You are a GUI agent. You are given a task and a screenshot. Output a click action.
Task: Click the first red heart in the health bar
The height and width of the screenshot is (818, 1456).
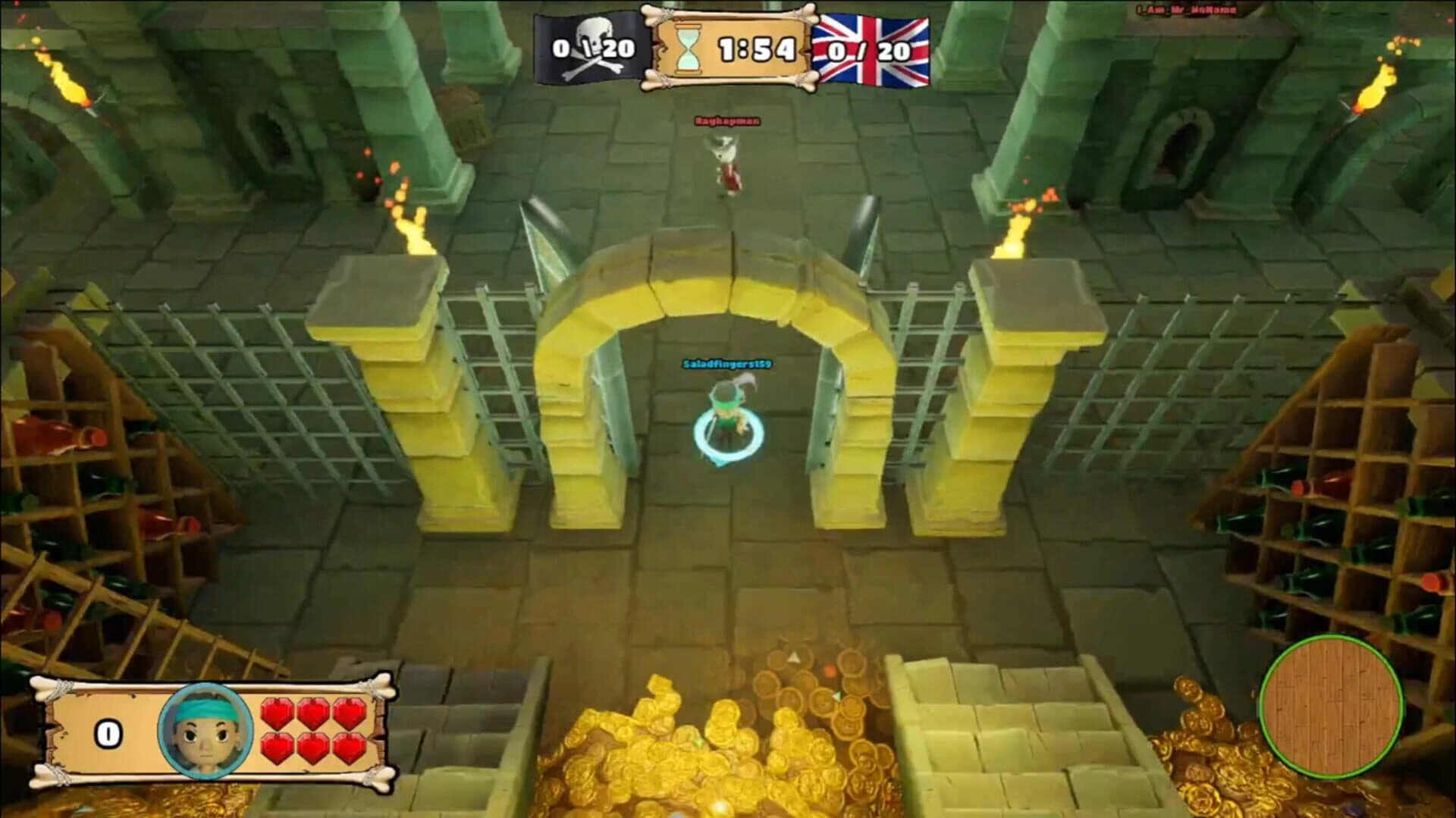coord(278,712)
